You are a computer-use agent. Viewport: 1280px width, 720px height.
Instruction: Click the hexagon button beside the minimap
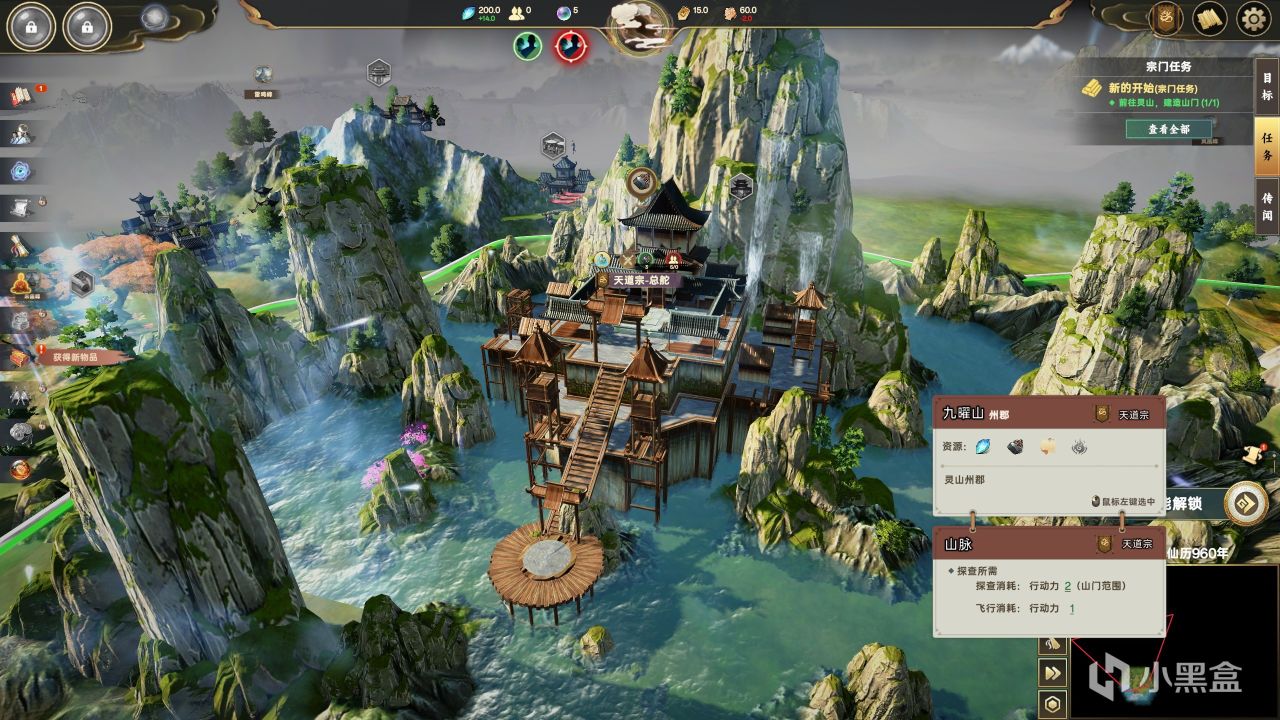pyautogui.click(x=1052, y=704)
